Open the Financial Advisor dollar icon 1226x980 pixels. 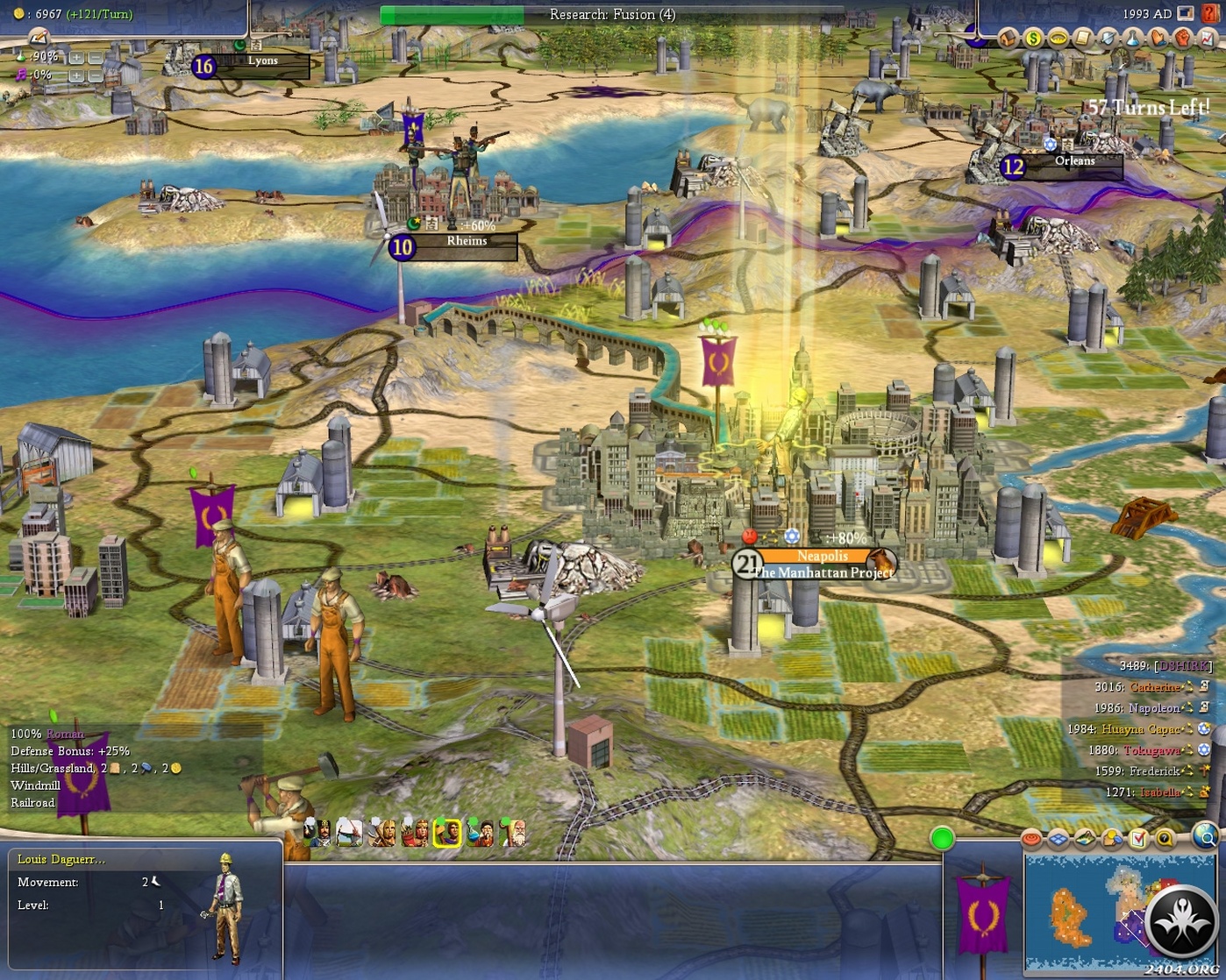tap(1033, 38)
